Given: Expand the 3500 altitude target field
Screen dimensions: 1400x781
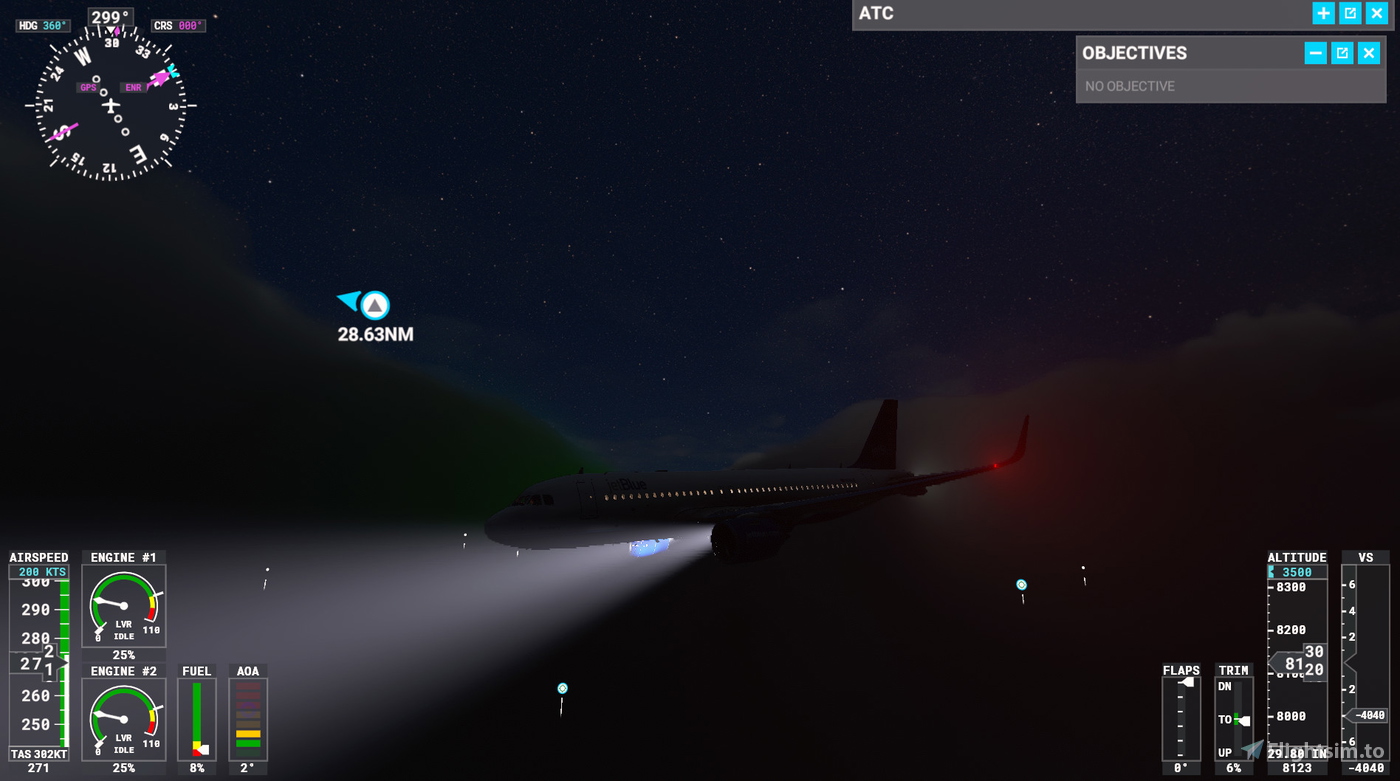Looking at the screenshot, I should 1297,571.
